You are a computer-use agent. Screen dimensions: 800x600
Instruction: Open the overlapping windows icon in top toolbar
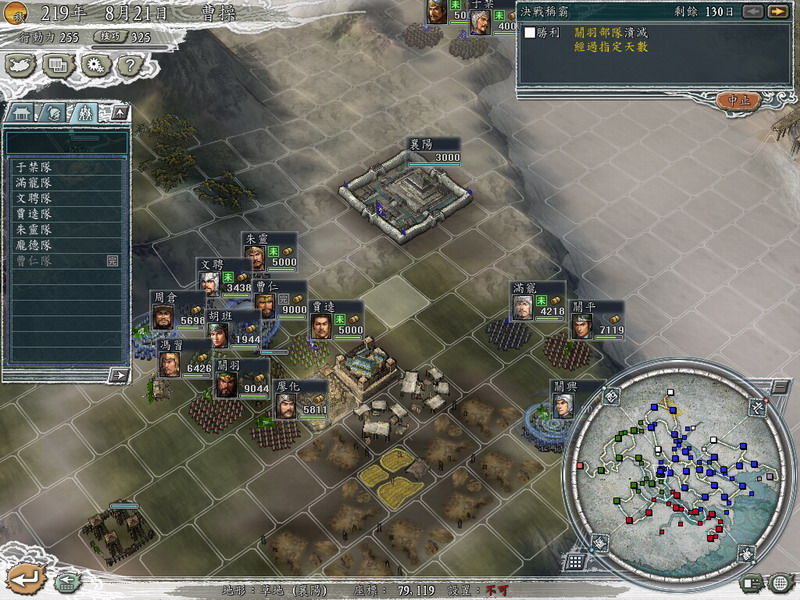coord(57,65)
